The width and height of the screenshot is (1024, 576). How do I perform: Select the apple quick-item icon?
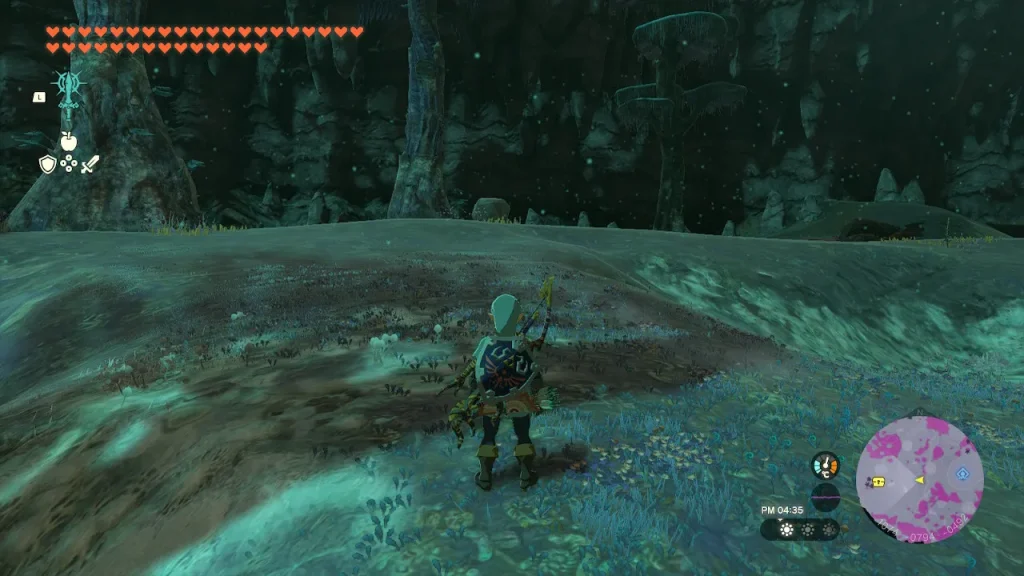click(68, 141)
